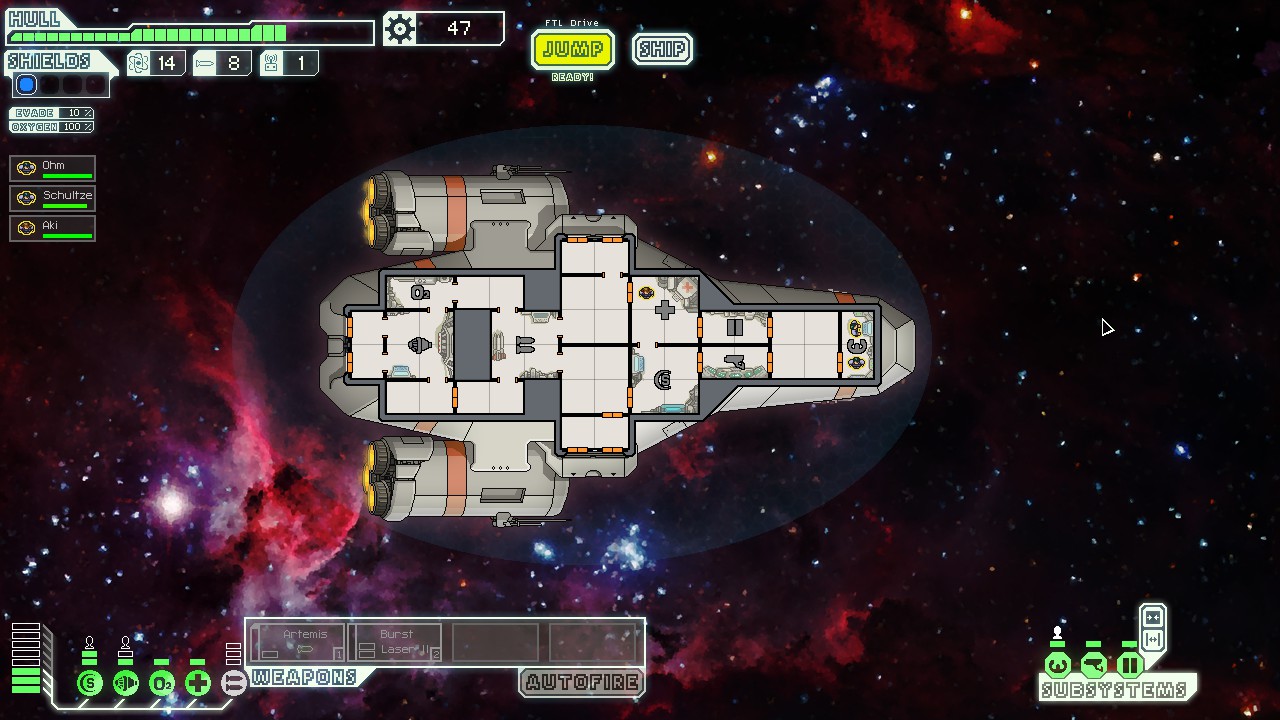Click the doors subsystem icon

1129,665
